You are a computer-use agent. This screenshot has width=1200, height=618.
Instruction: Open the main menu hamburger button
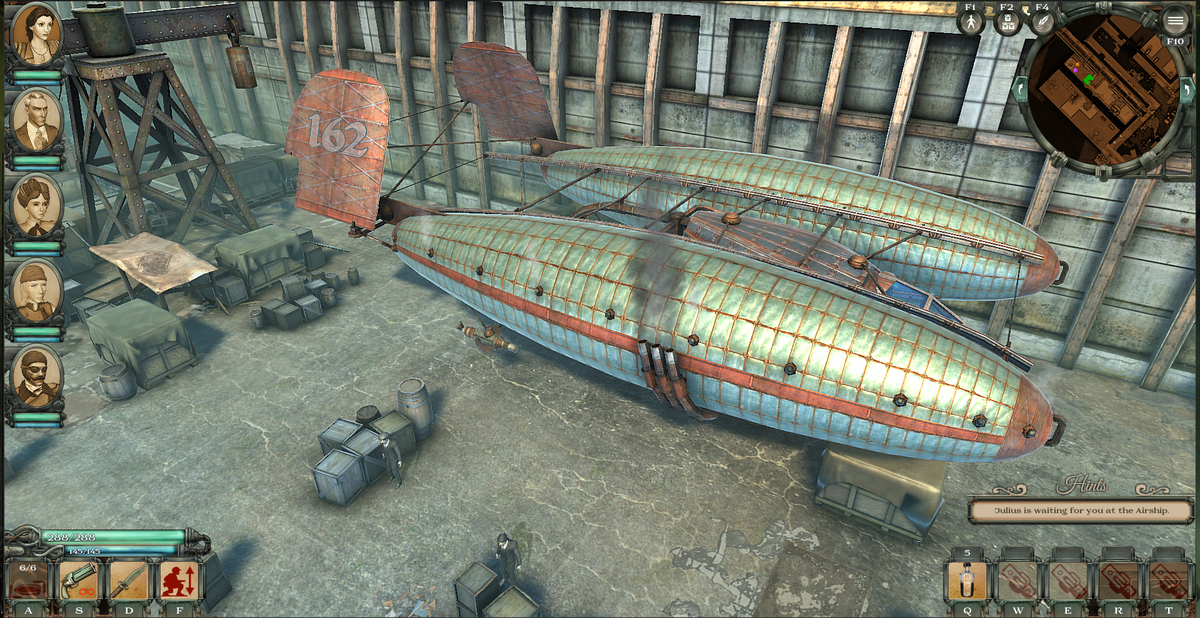[x=1175, y=21]
